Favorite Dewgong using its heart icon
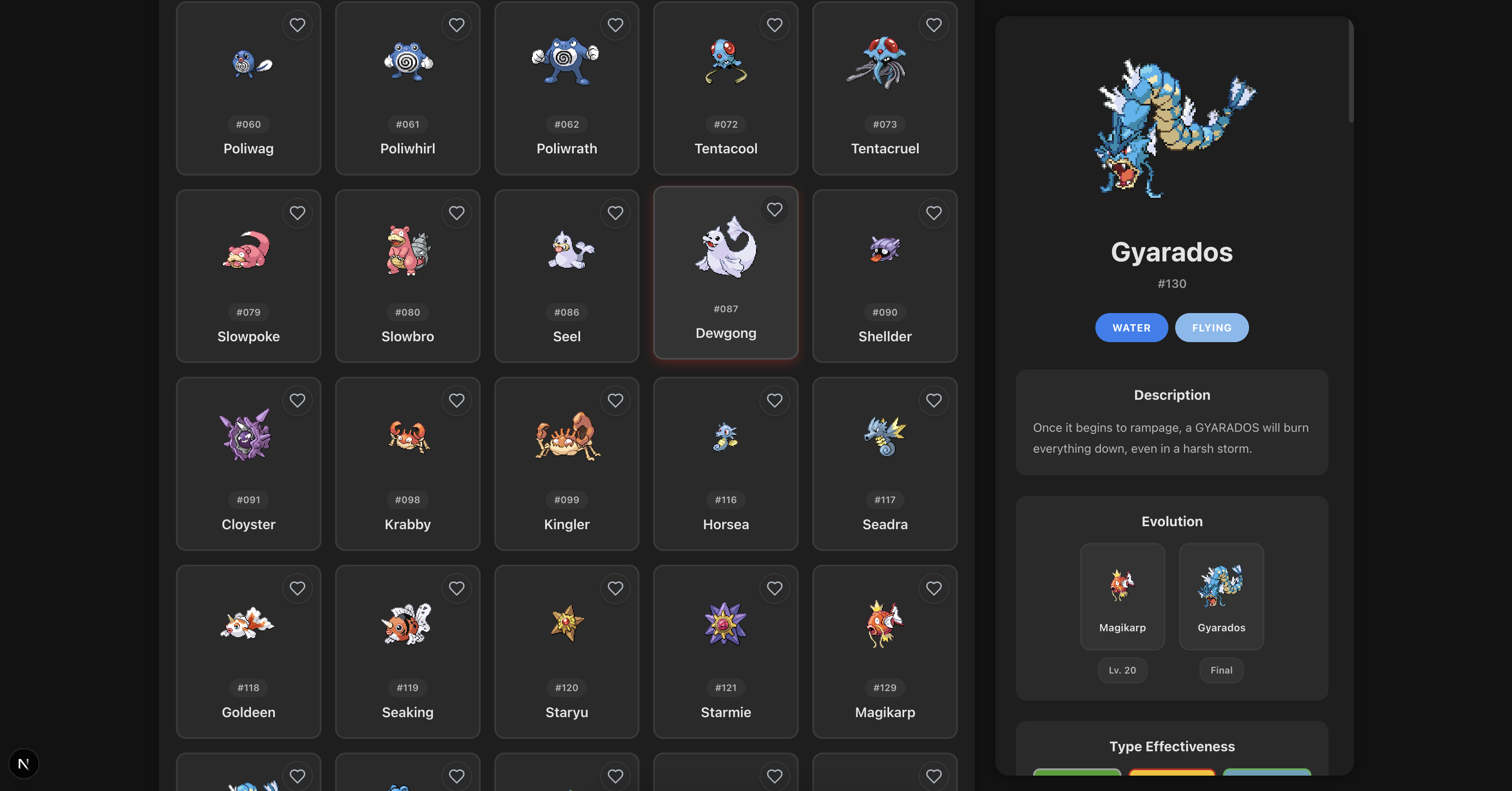 pos(775,210)
